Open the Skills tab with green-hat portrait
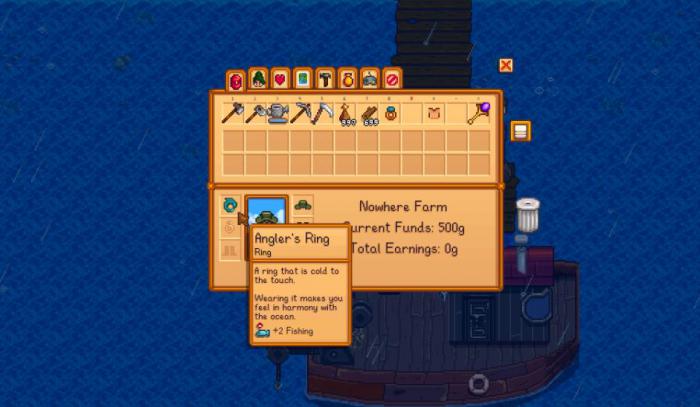This screenshot has height=407, width=700. click(258, 78)
